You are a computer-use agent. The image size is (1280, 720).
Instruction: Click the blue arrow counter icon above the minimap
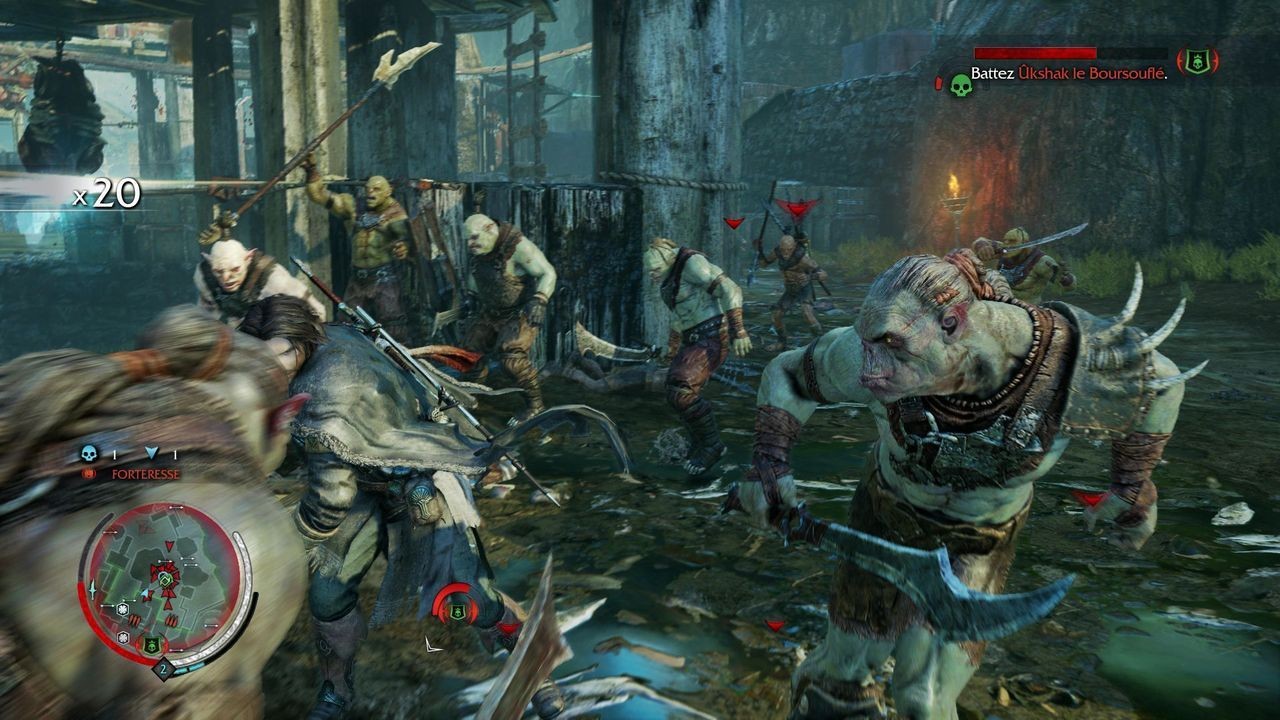click(153, 453)
